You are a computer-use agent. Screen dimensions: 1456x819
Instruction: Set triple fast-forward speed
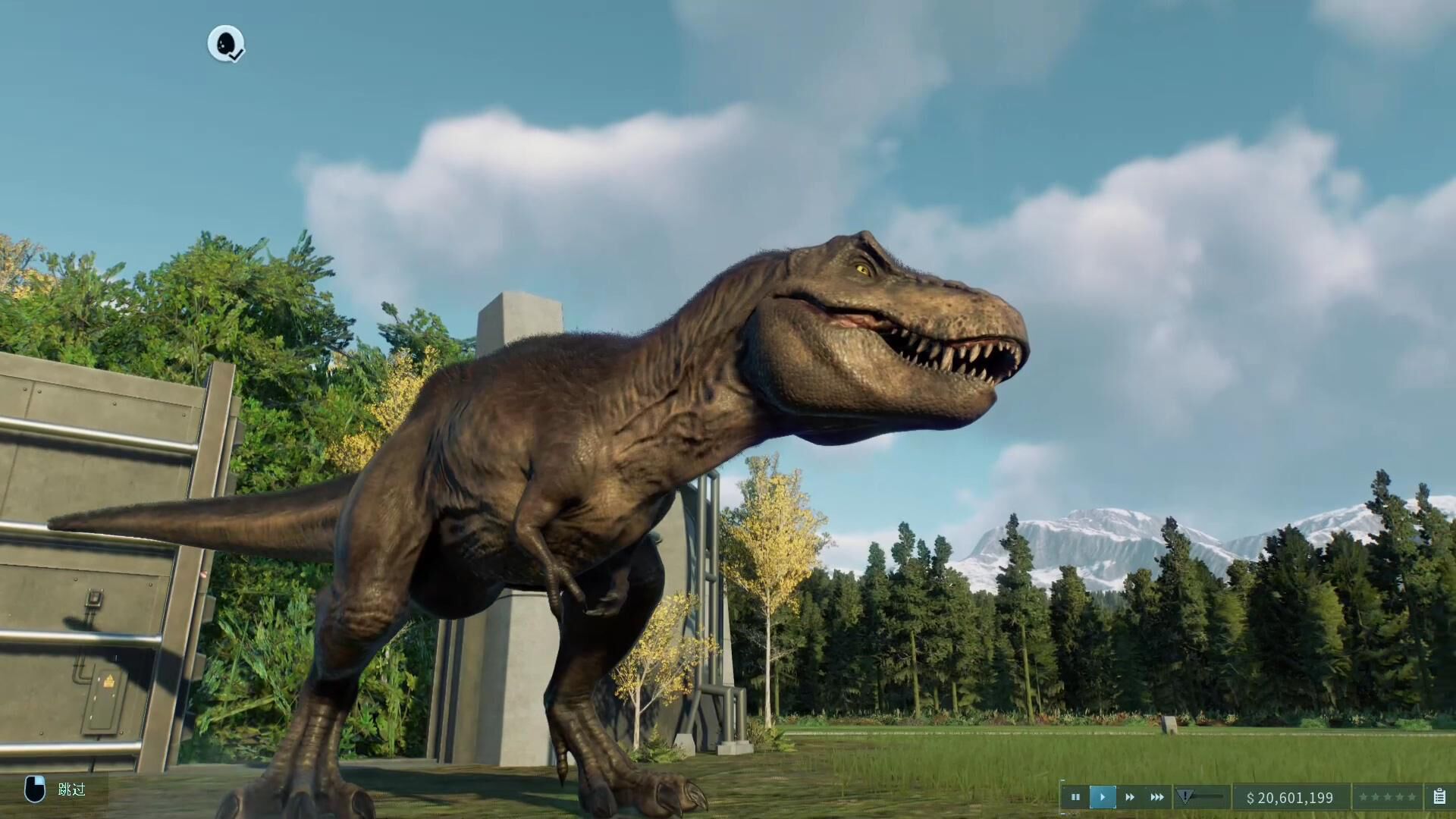(x=1157, y=797)
